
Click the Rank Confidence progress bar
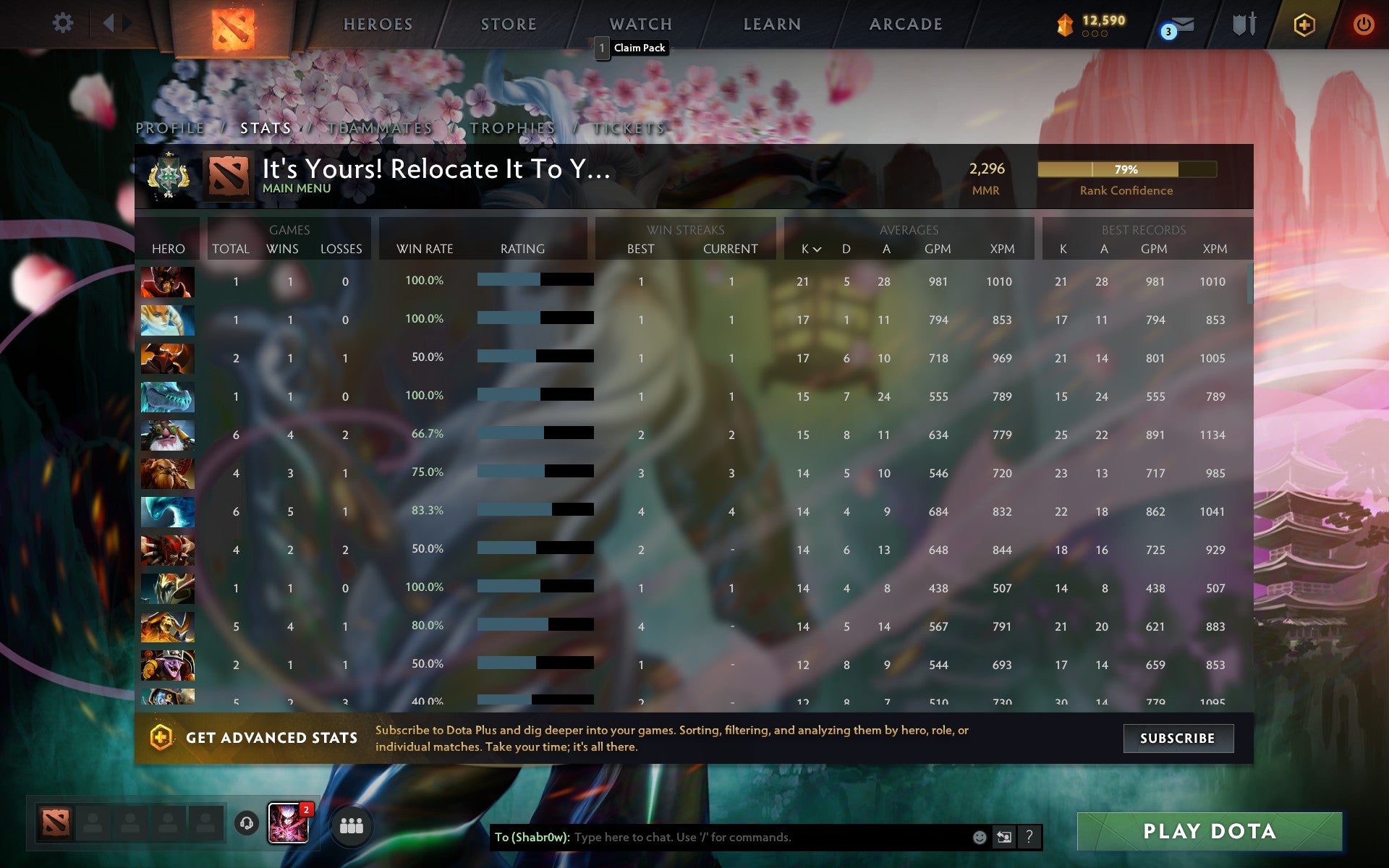(x=1127, y=169)
